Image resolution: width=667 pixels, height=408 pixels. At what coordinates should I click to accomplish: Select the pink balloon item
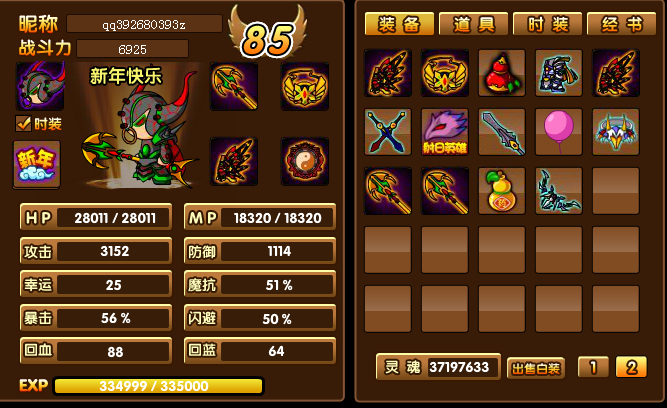tap(559, 132)
